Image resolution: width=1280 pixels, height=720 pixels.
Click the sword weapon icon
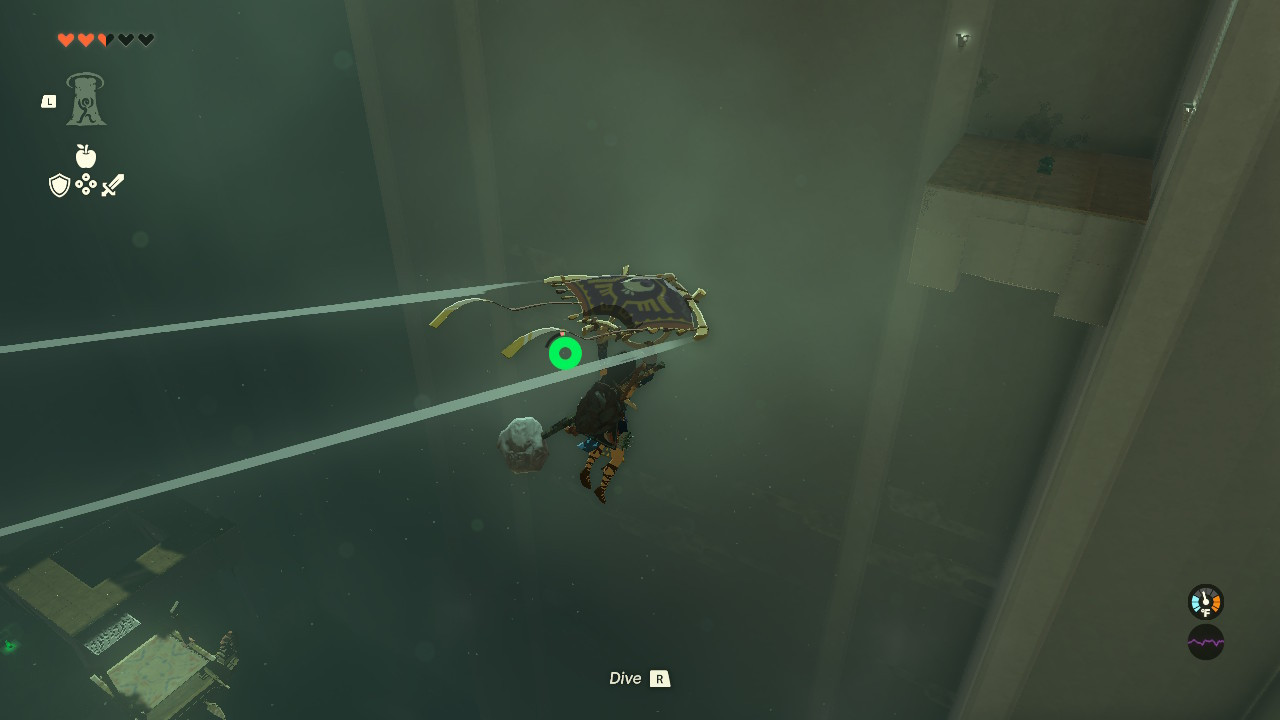tap(113, 183)
